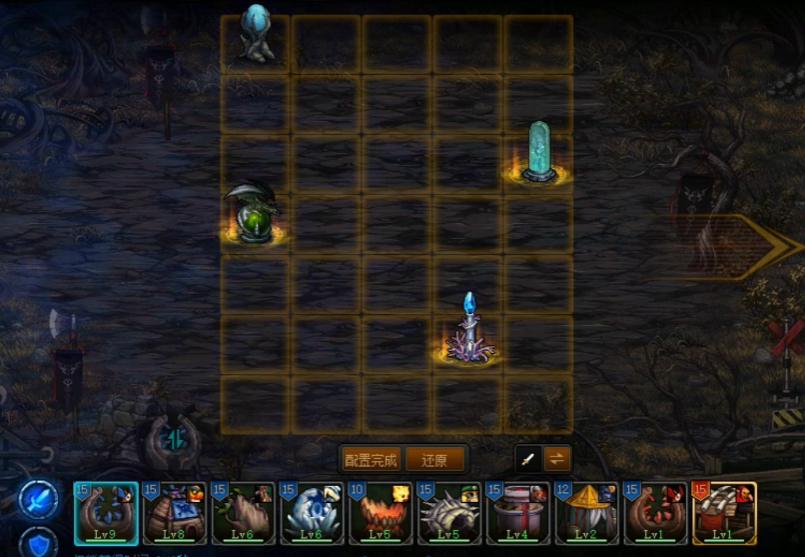
Task: Select the blue flame candle tower on grid
Action: click(468, 330)
